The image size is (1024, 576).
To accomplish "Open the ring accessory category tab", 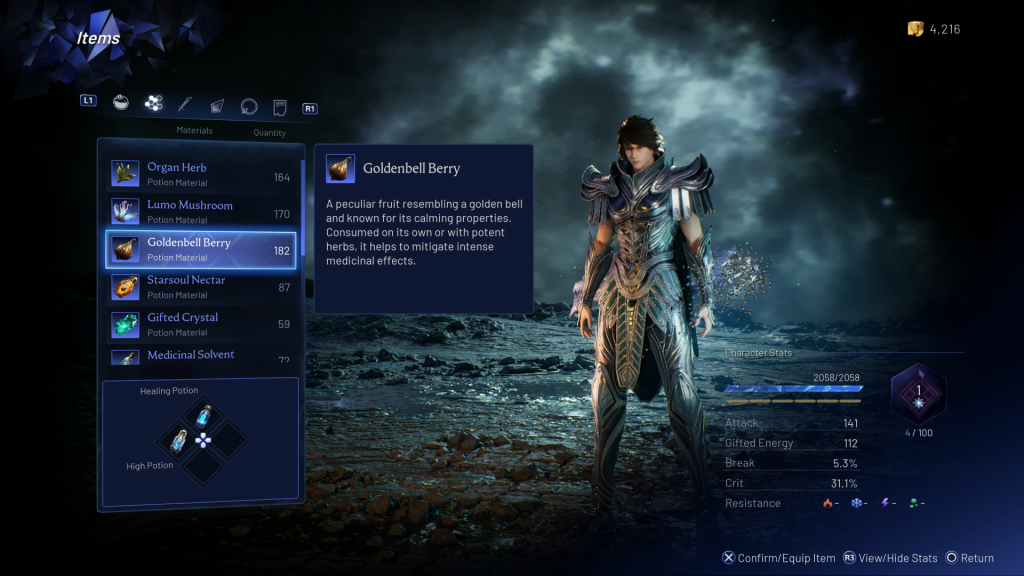I will point(248,105).
